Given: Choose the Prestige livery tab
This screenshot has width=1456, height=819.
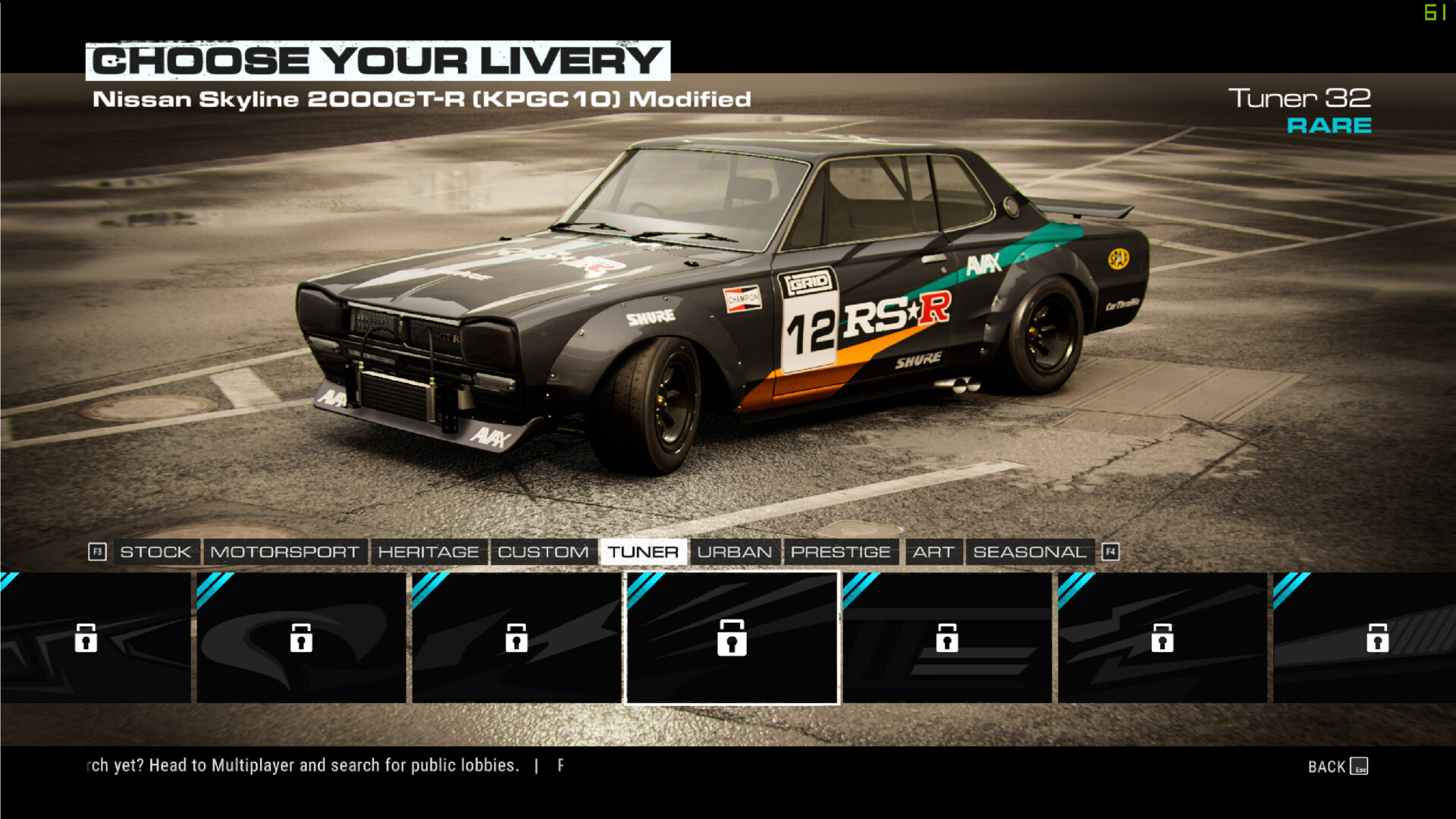Looking at the screenshot, I should point(840,552).
